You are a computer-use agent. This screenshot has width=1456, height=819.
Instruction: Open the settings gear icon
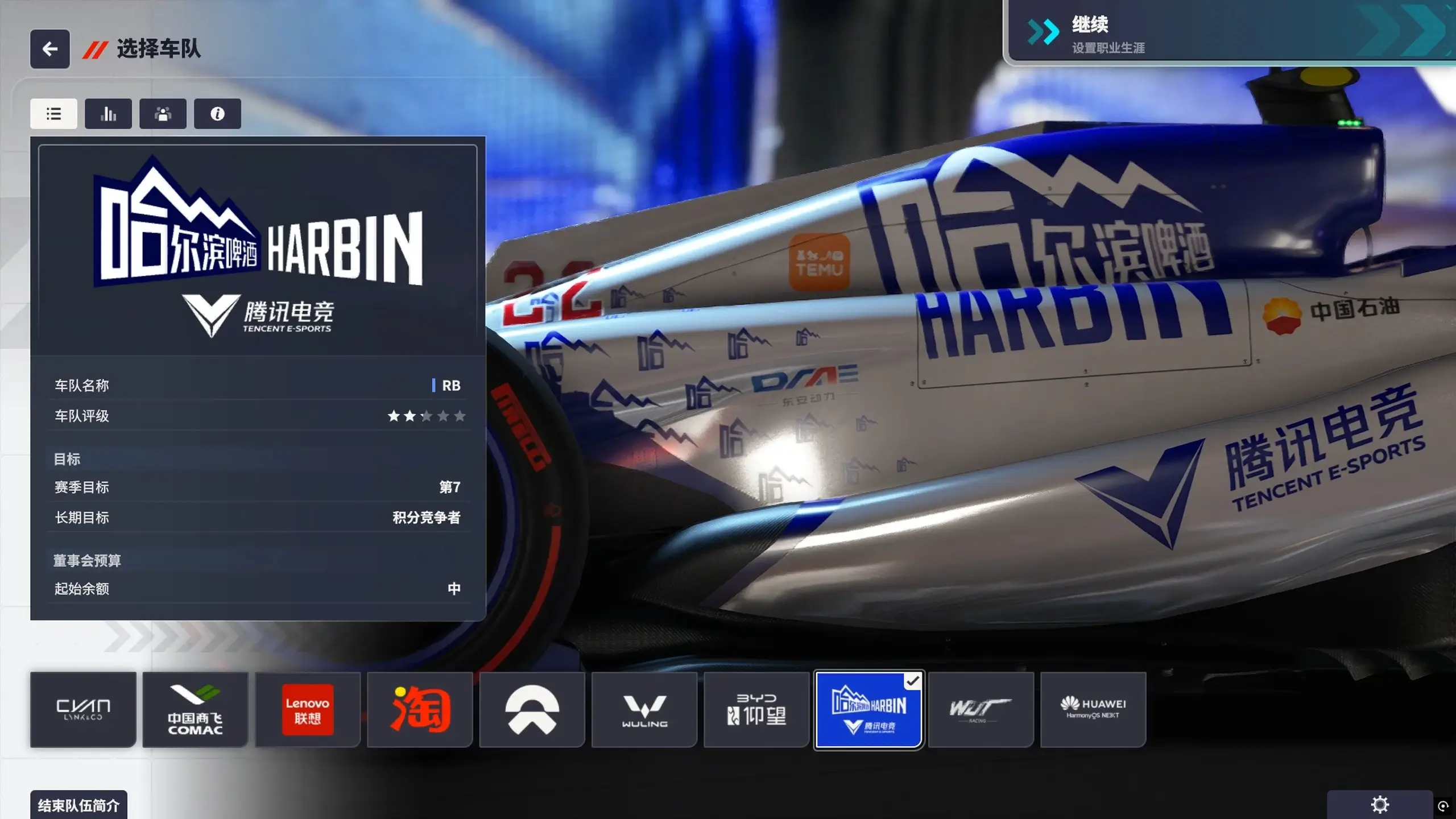[1378, 804]
